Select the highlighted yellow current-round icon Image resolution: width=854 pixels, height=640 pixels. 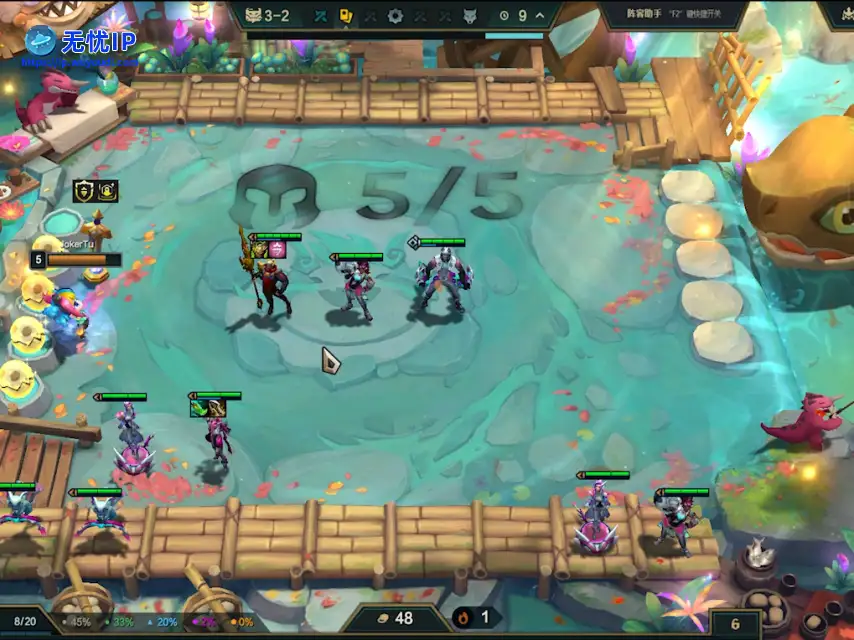(346, 16)
